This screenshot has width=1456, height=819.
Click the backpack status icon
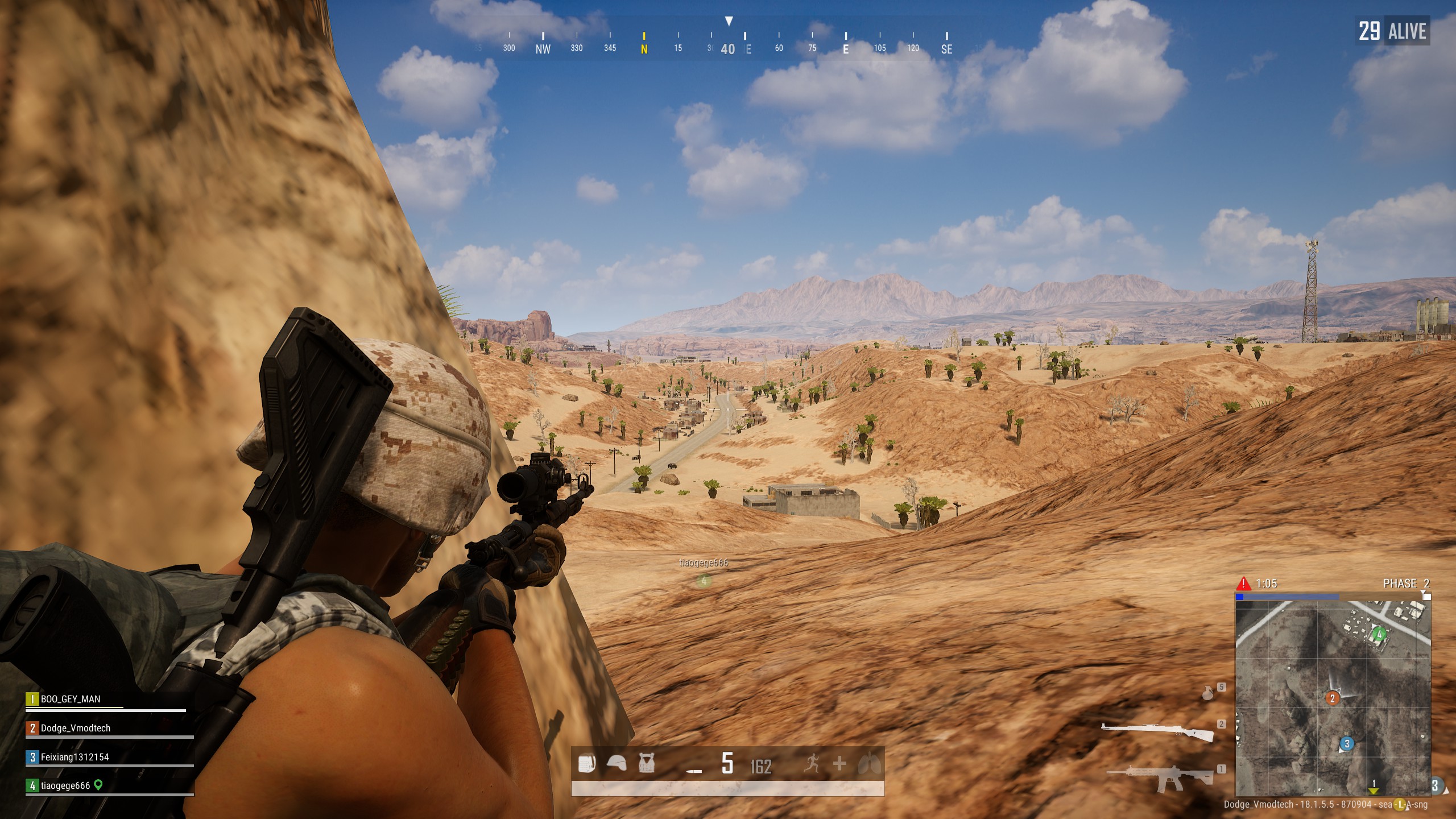[587, 763]
